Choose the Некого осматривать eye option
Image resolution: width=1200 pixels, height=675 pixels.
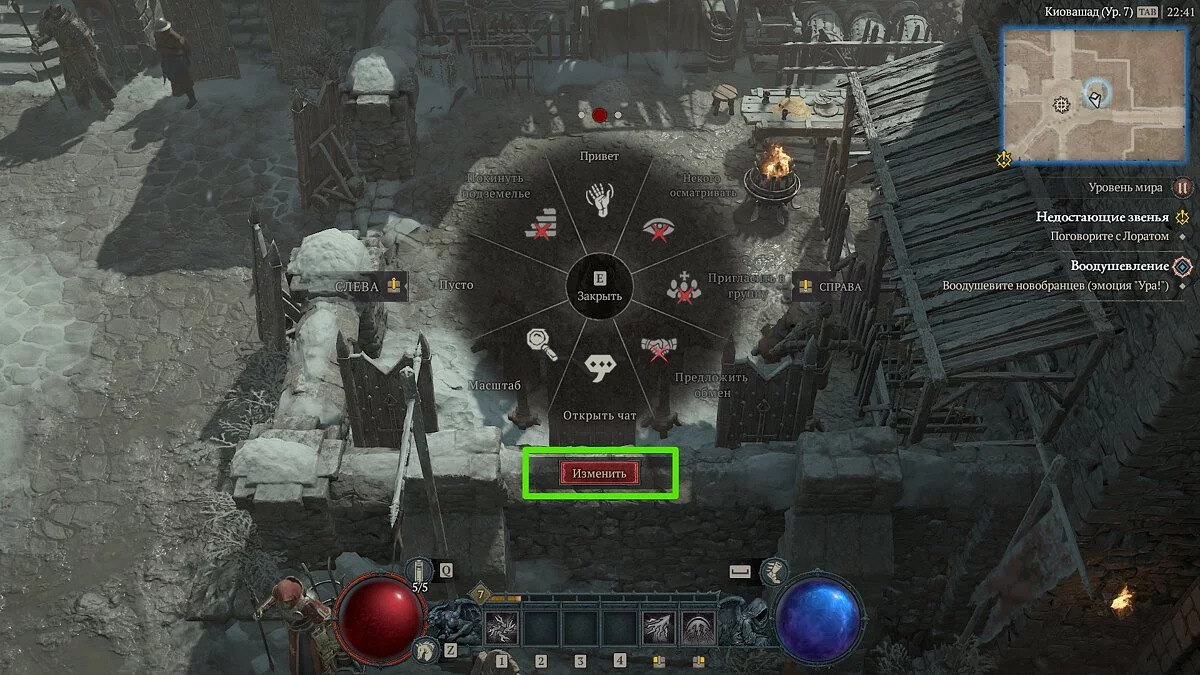658,230
